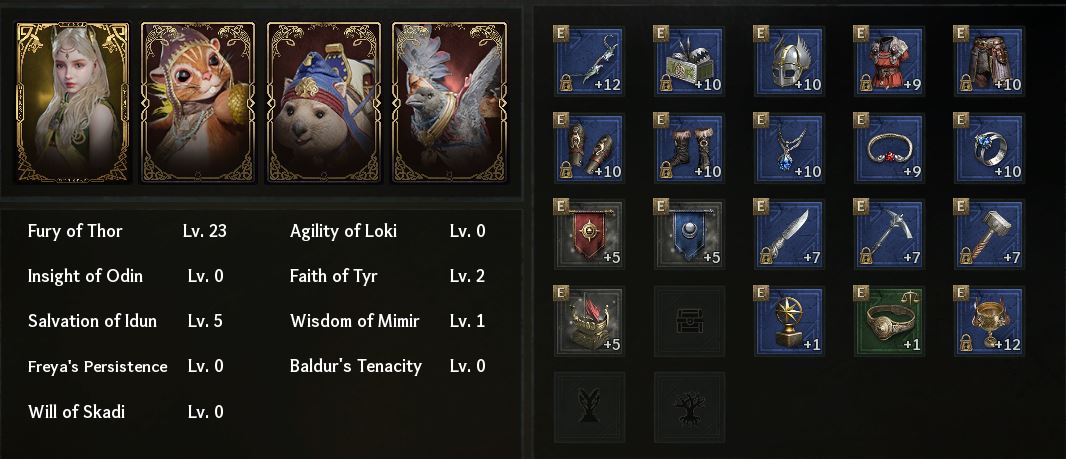1066x459 pixels.
Task: Choose the purple-hooded squirrel card
Action: click(x=198, y=102)
